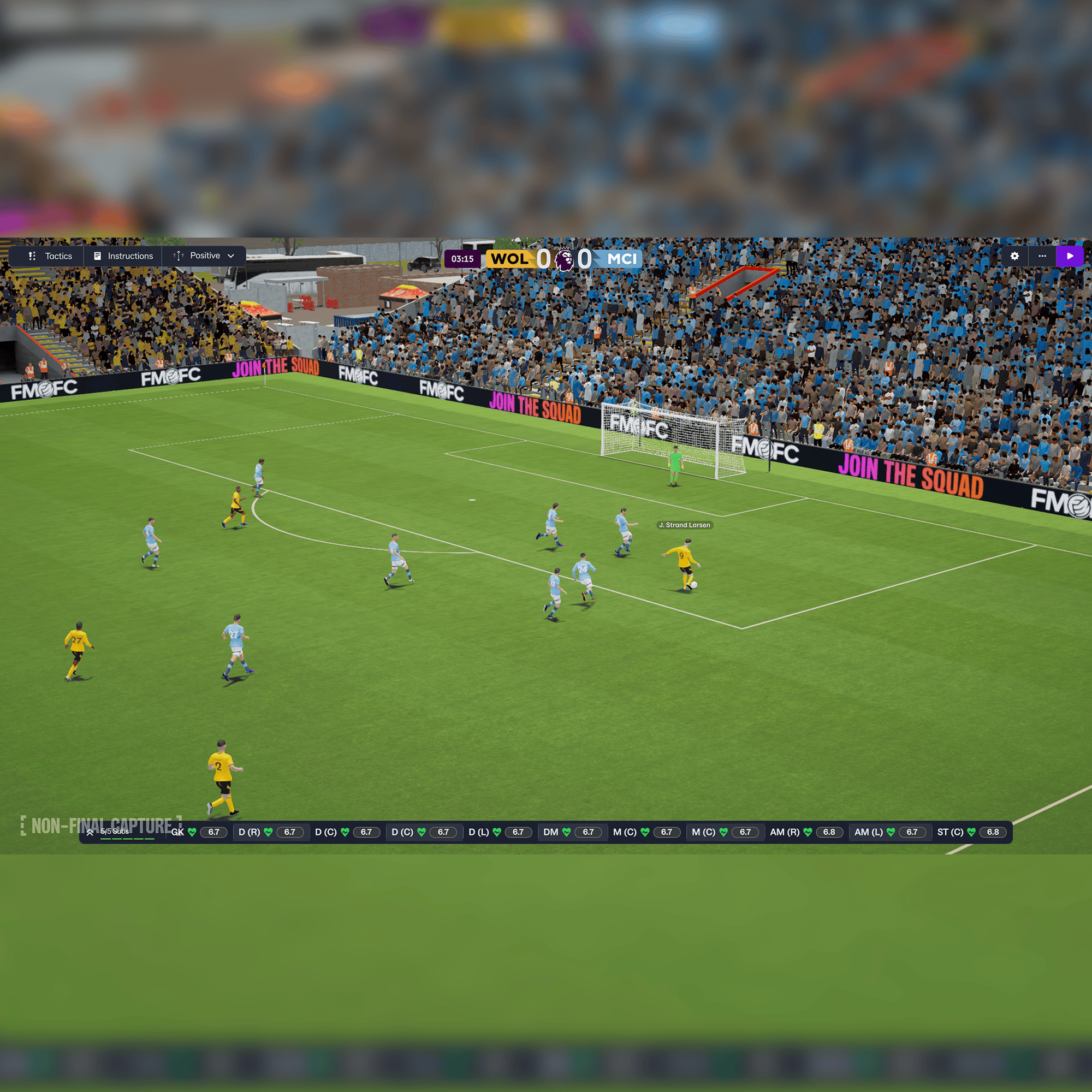
Task: Click the condition heart beside the DM rating
Action: [x=566, y=832]
